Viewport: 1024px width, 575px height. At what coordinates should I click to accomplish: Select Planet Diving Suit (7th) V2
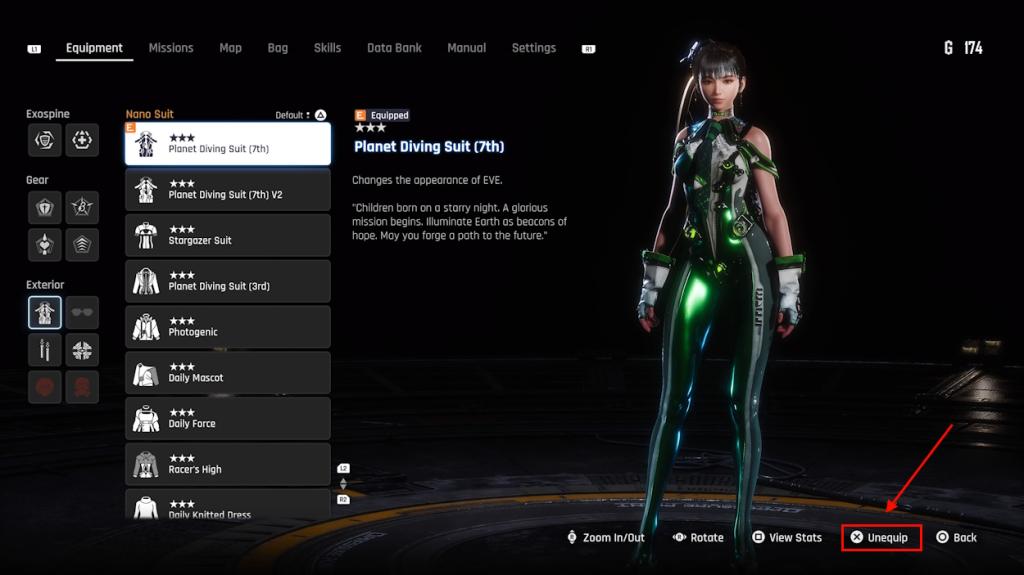tap(228, 189)
